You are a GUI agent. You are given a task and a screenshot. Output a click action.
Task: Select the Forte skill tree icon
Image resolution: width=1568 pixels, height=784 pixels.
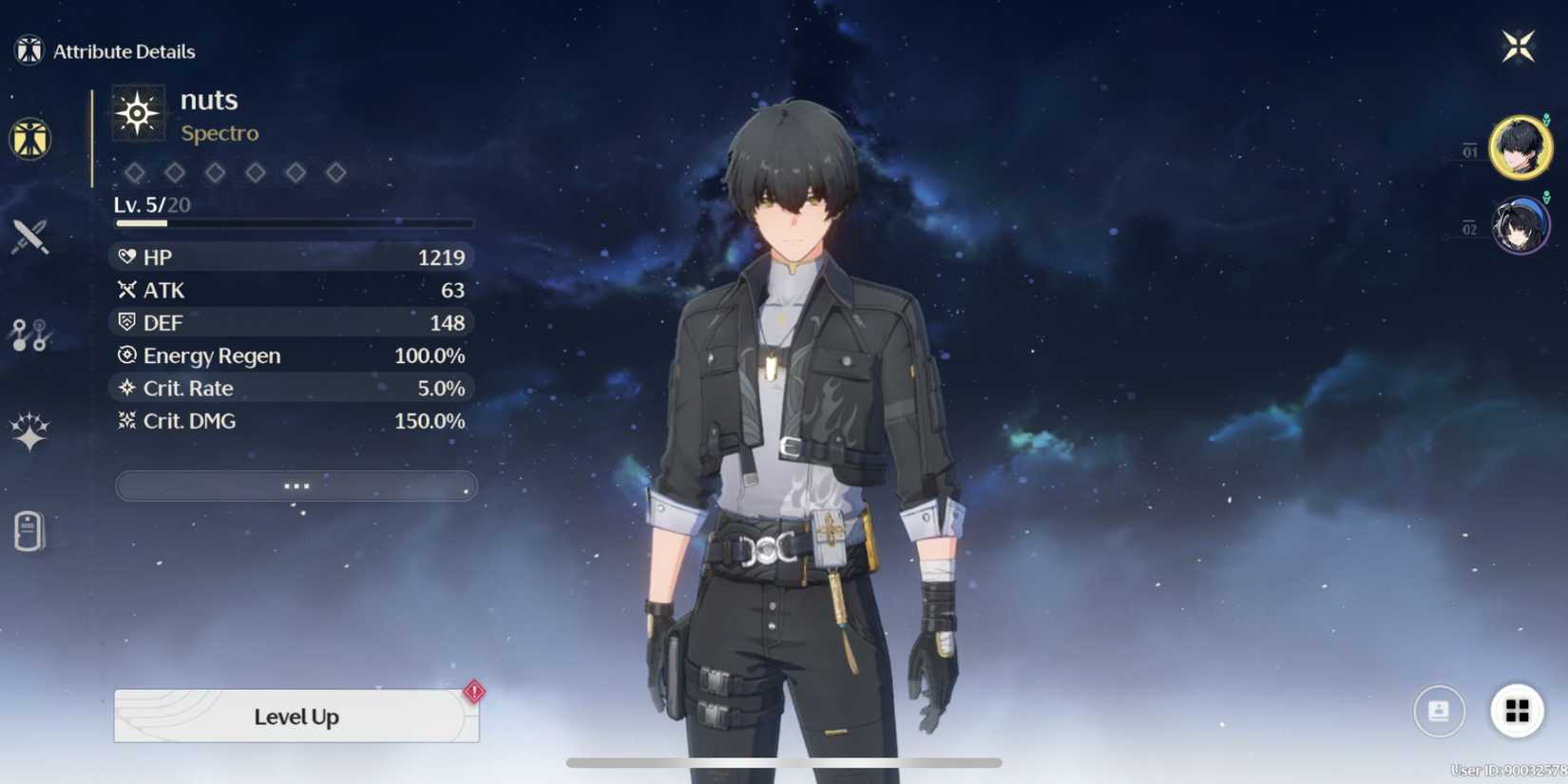pyautogui.click(x=31, y=335)
